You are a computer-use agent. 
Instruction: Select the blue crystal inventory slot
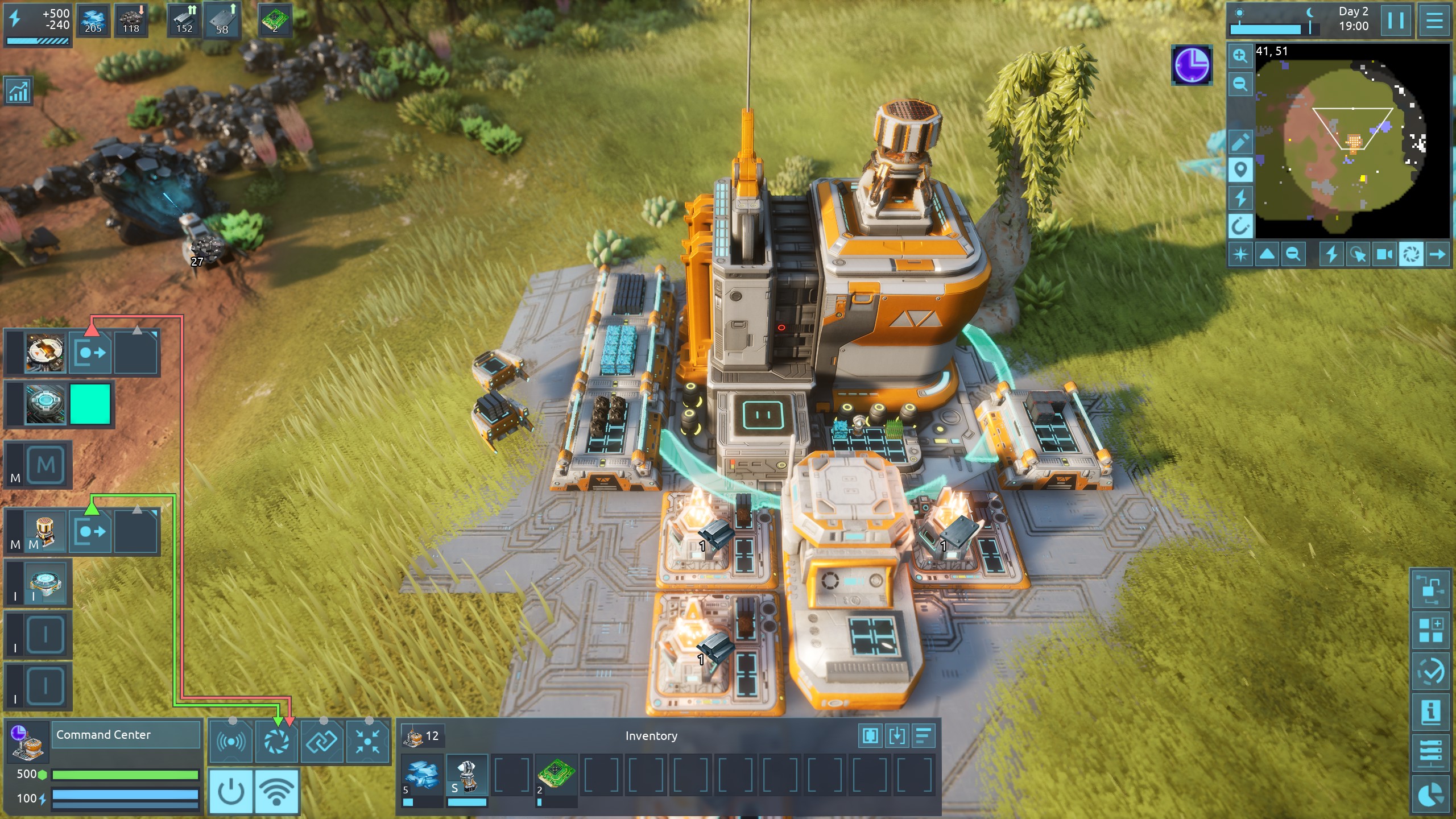[421, 774]
